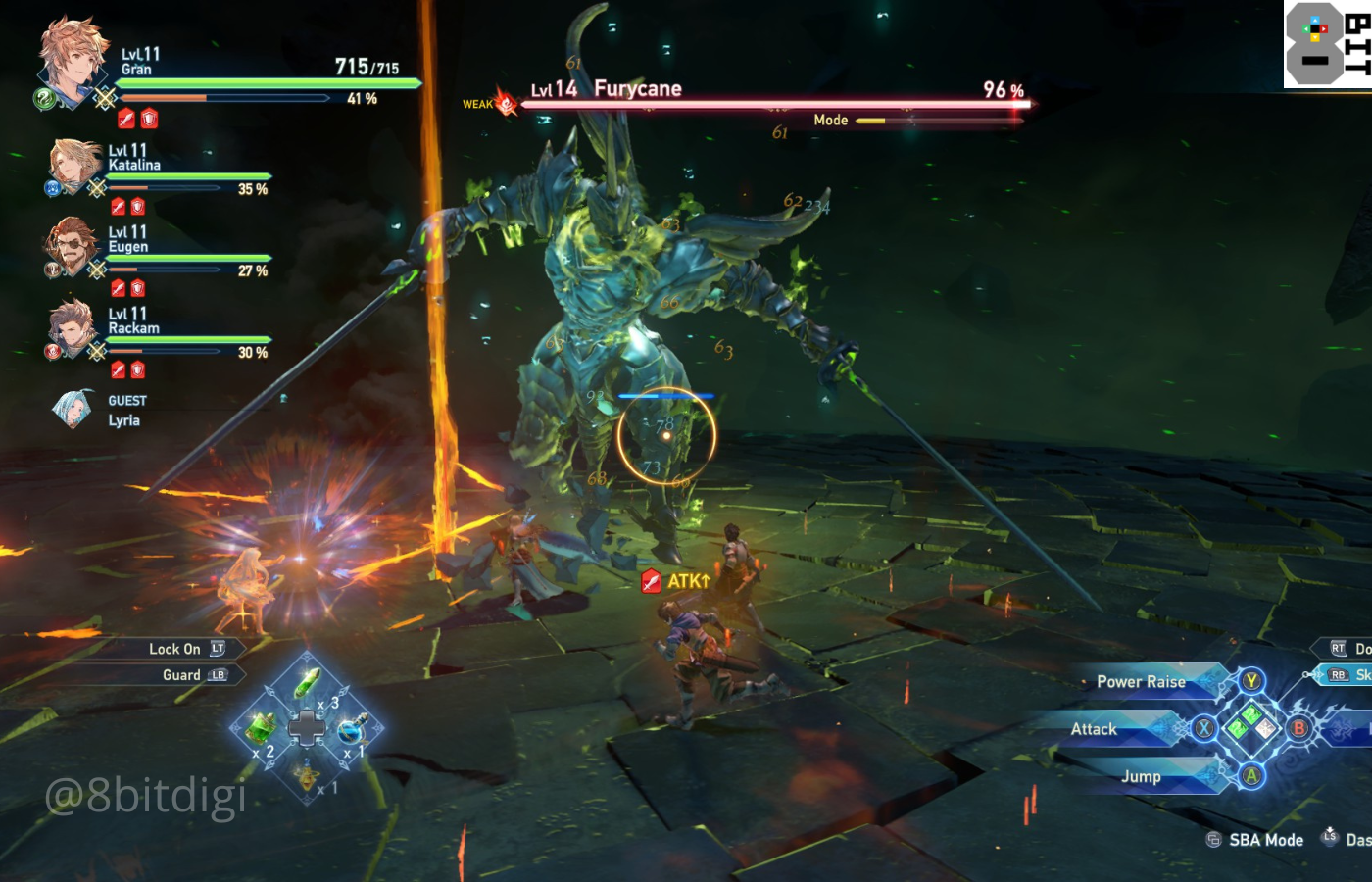Activate the Power Raise action
The image size is (1372, 882).
coord(1141,682)
